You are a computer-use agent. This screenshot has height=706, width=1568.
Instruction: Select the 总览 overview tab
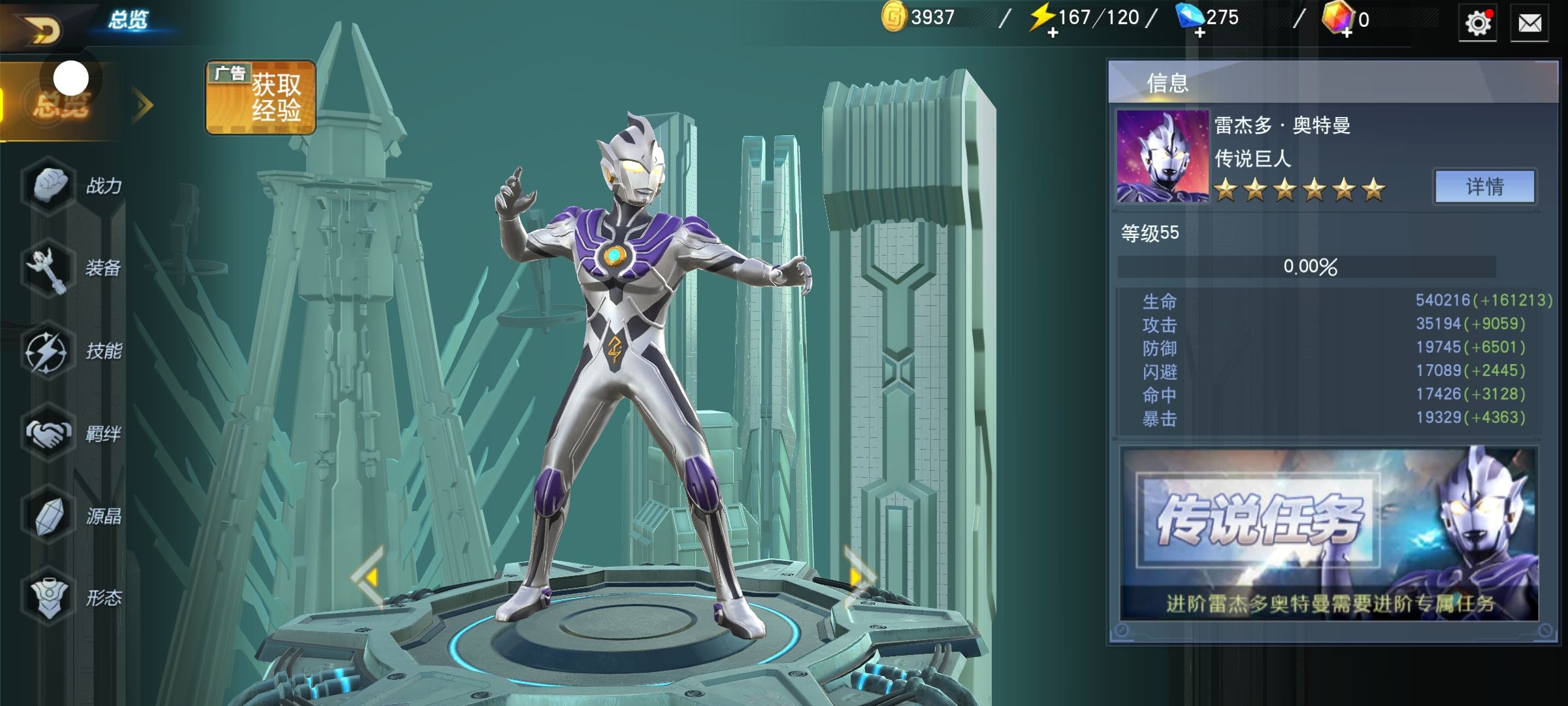(62, 103)
